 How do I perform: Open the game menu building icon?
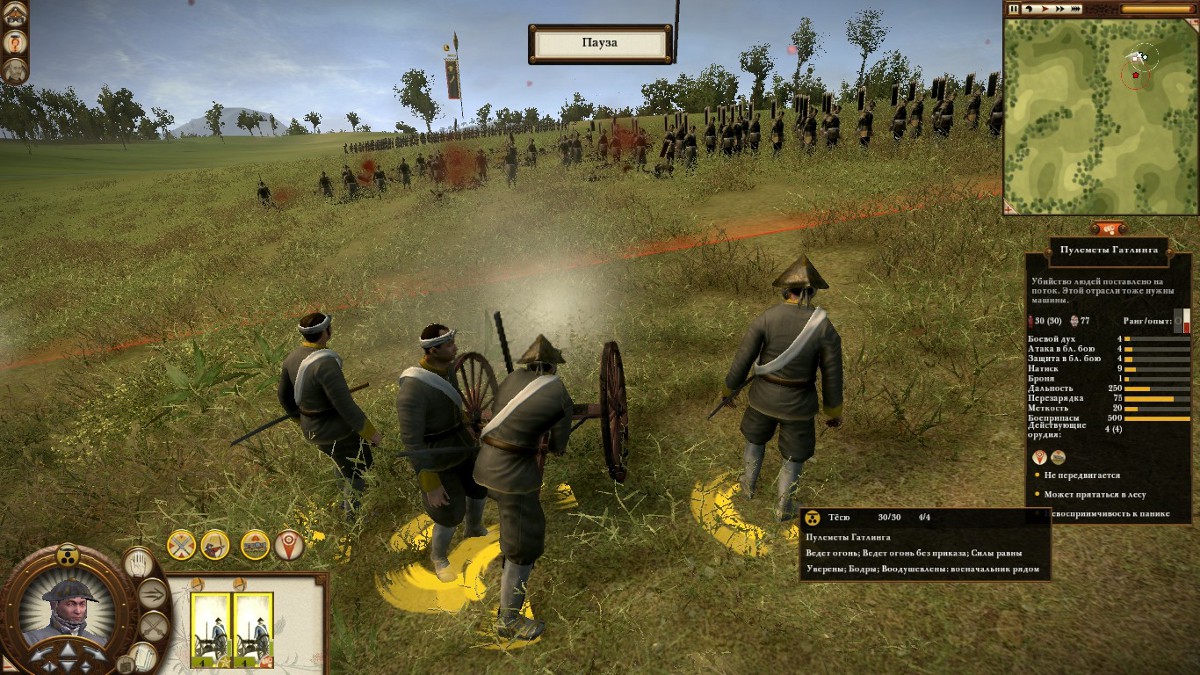(x=14, y=14)
